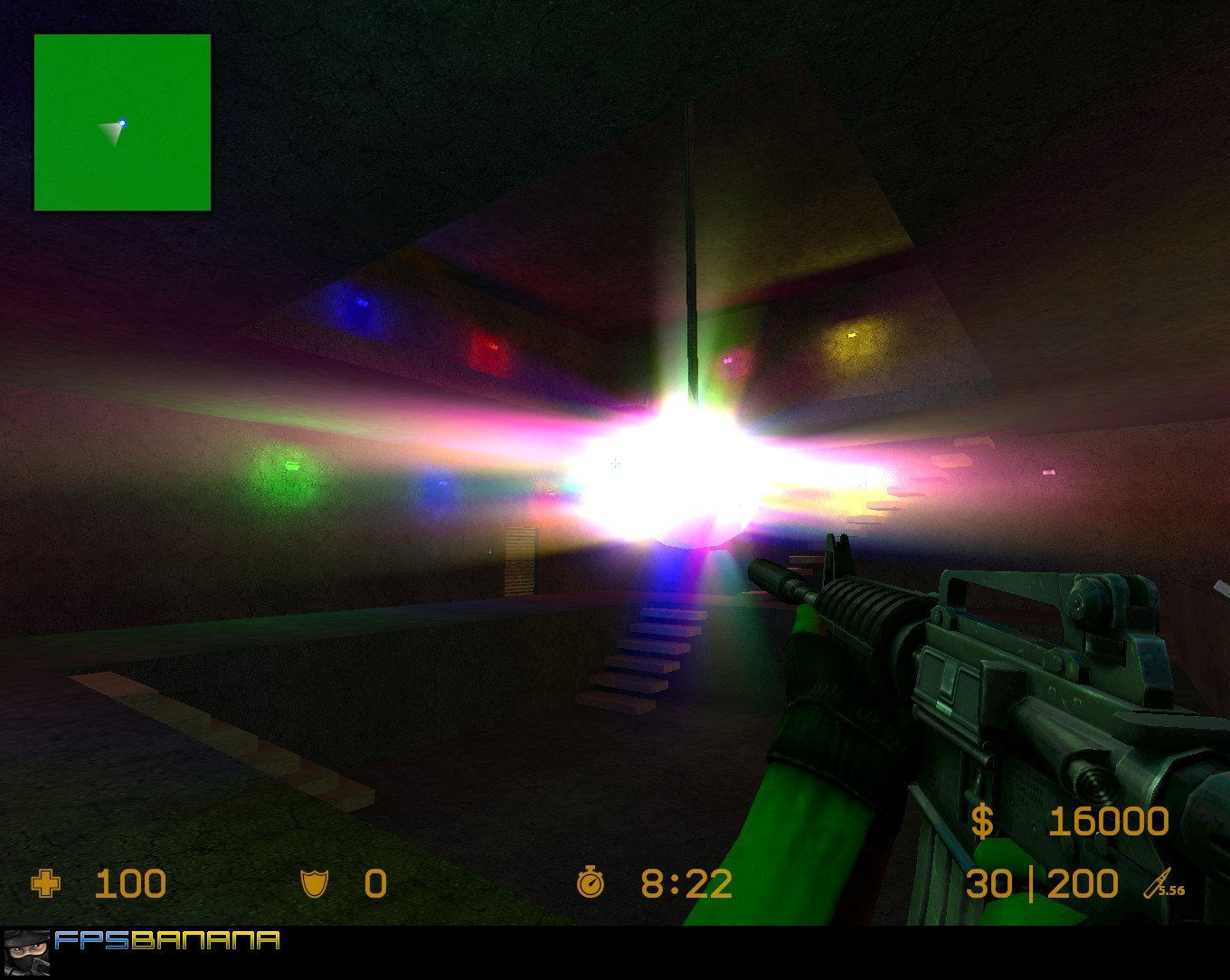
Task: Click the stopwatch timer icon
Action: coord(590,884)
